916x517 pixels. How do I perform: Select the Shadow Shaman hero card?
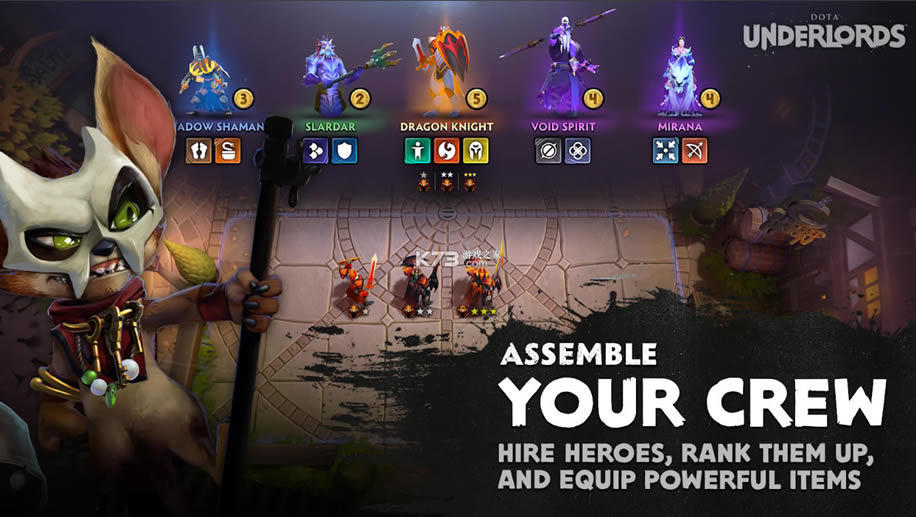pos(208,78)
